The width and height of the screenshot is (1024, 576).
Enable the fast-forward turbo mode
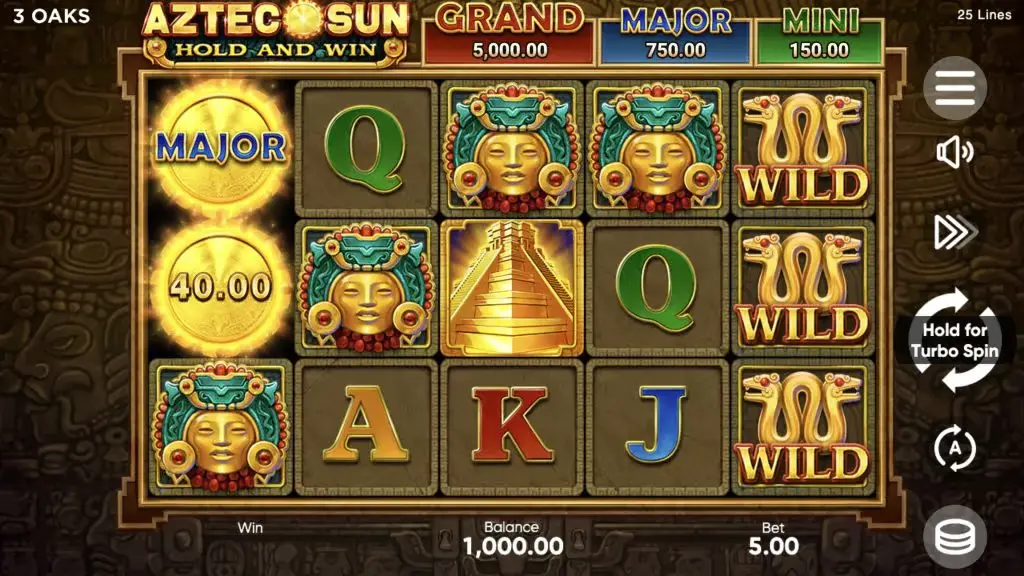pos(953,232)
